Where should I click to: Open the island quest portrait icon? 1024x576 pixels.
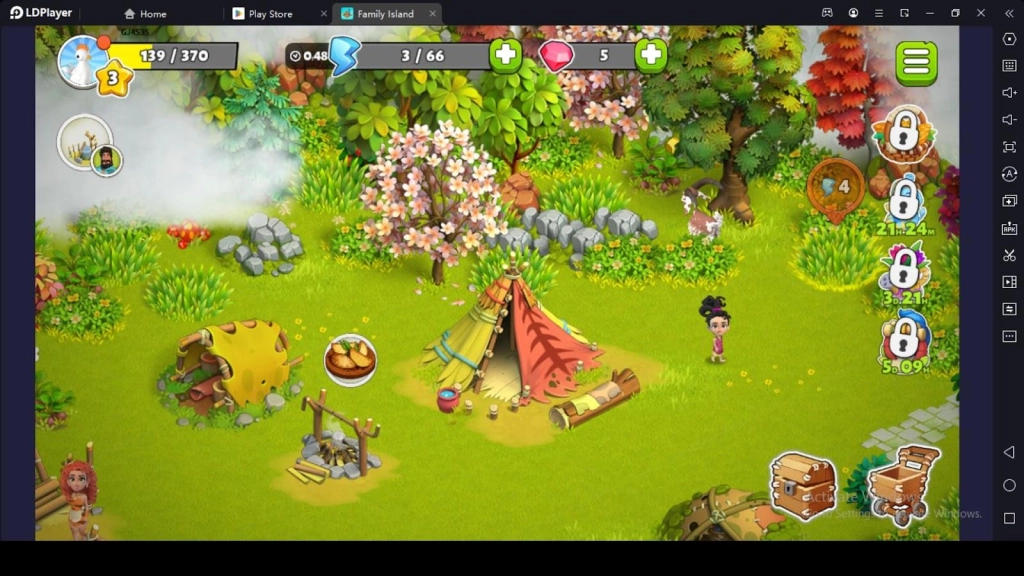pyautogui.click(x=88, y=145)
